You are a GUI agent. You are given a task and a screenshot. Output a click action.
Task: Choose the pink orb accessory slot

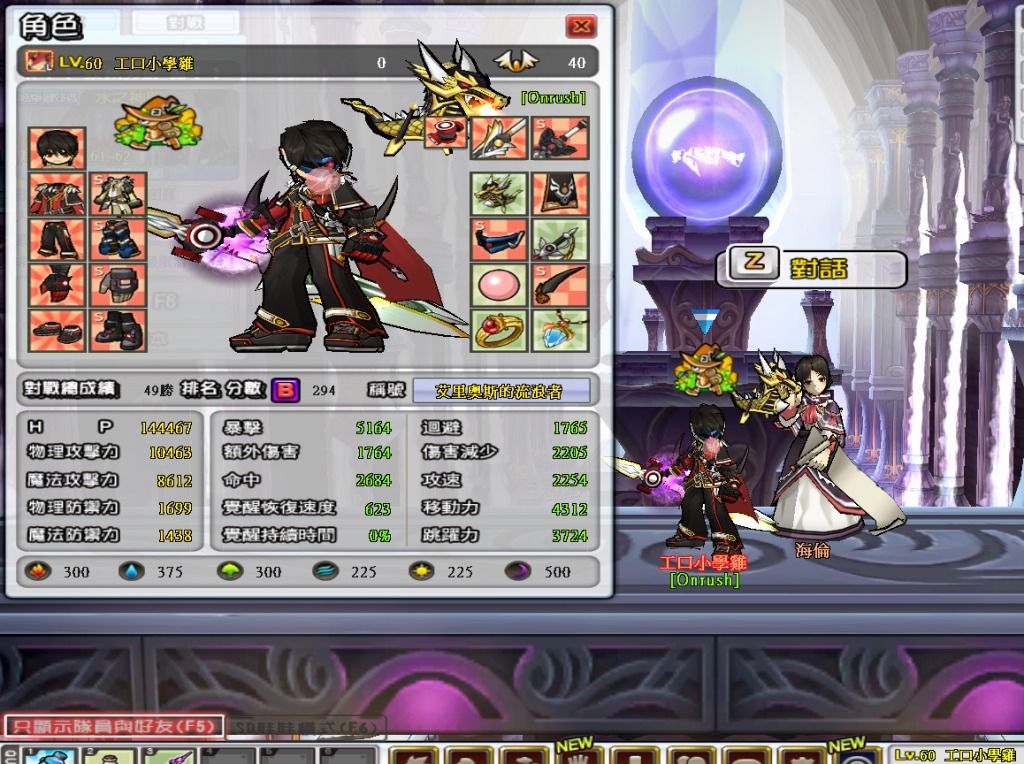499,285
